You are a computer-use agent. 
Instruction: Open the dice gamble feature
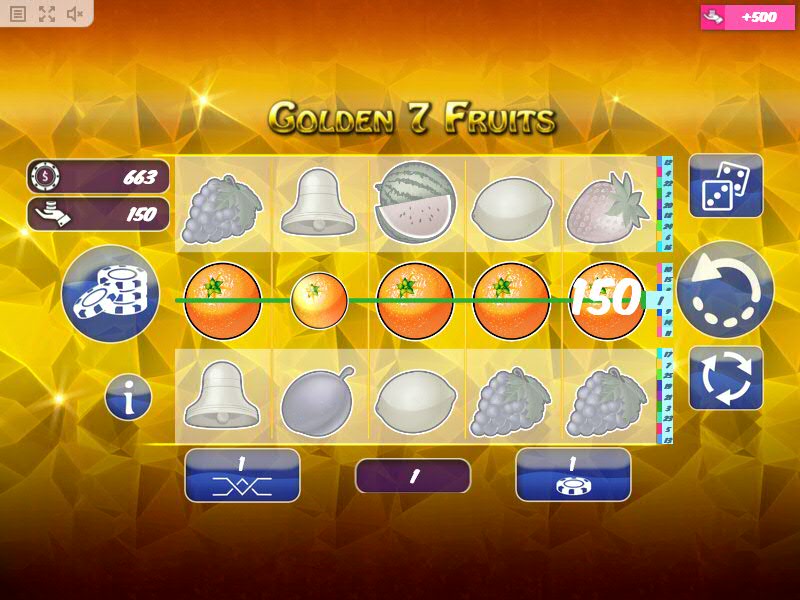pos(725,186)
